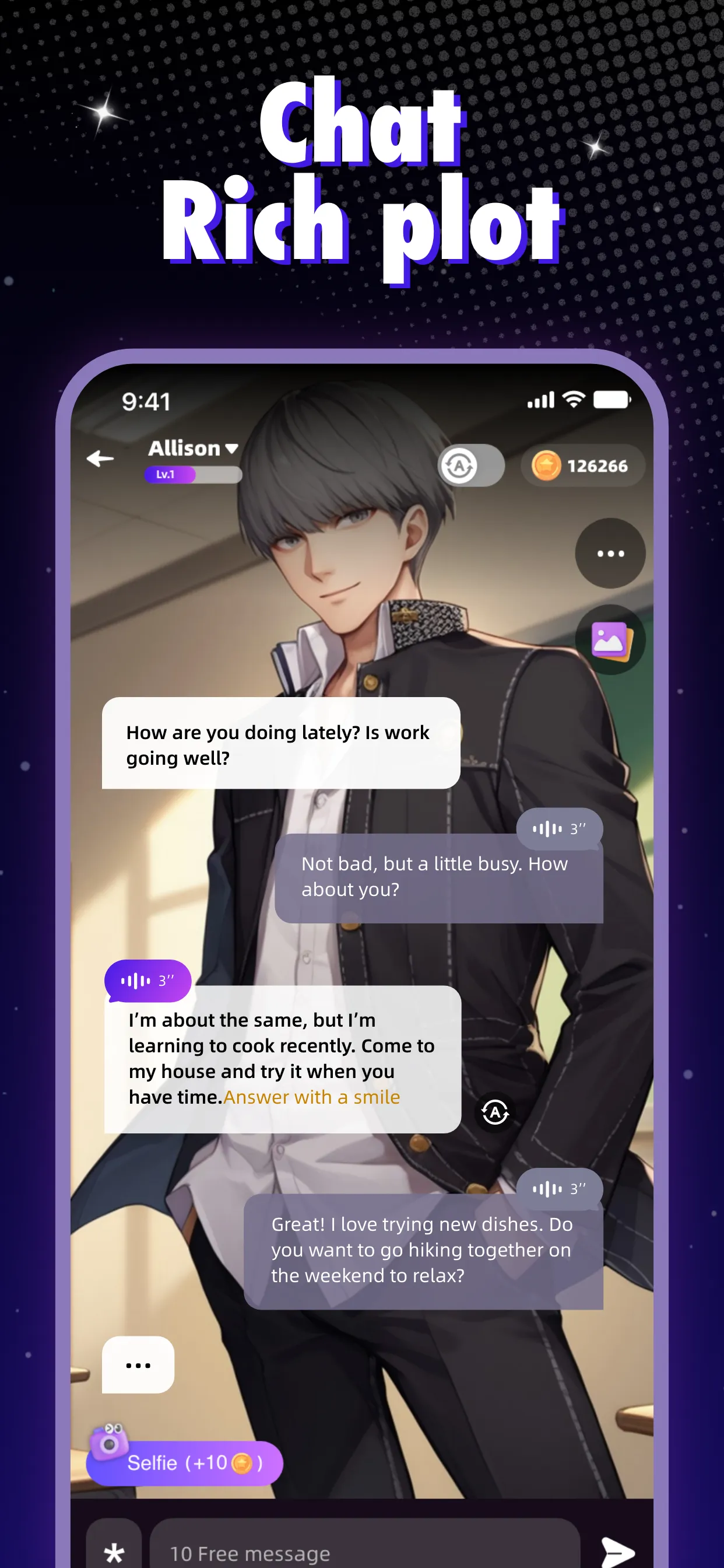The height and width of the screenshot is (1568, 724).
Task: Open the Allison character dropdown
Action: pos(193,449)
